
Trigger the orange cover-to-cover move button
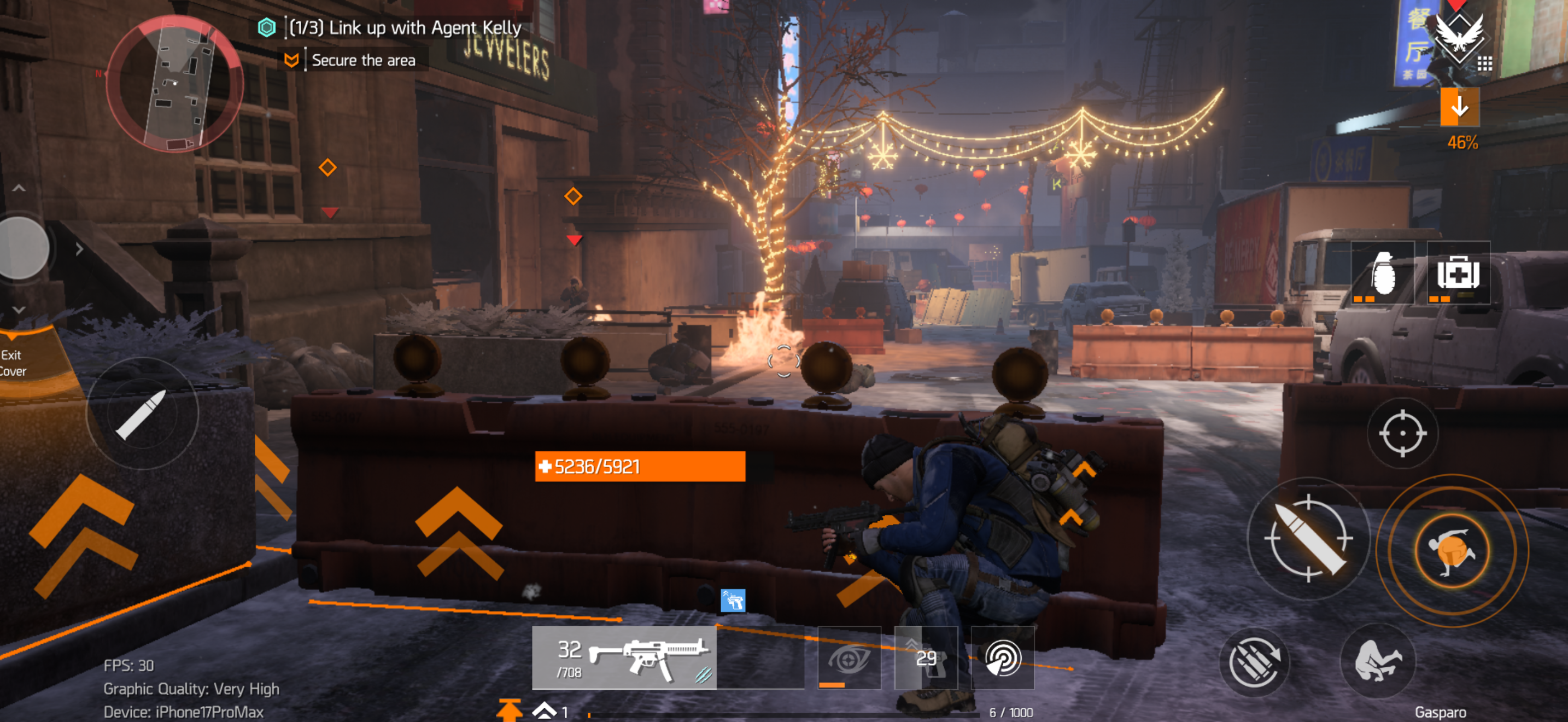click(x=1452, y=551)
